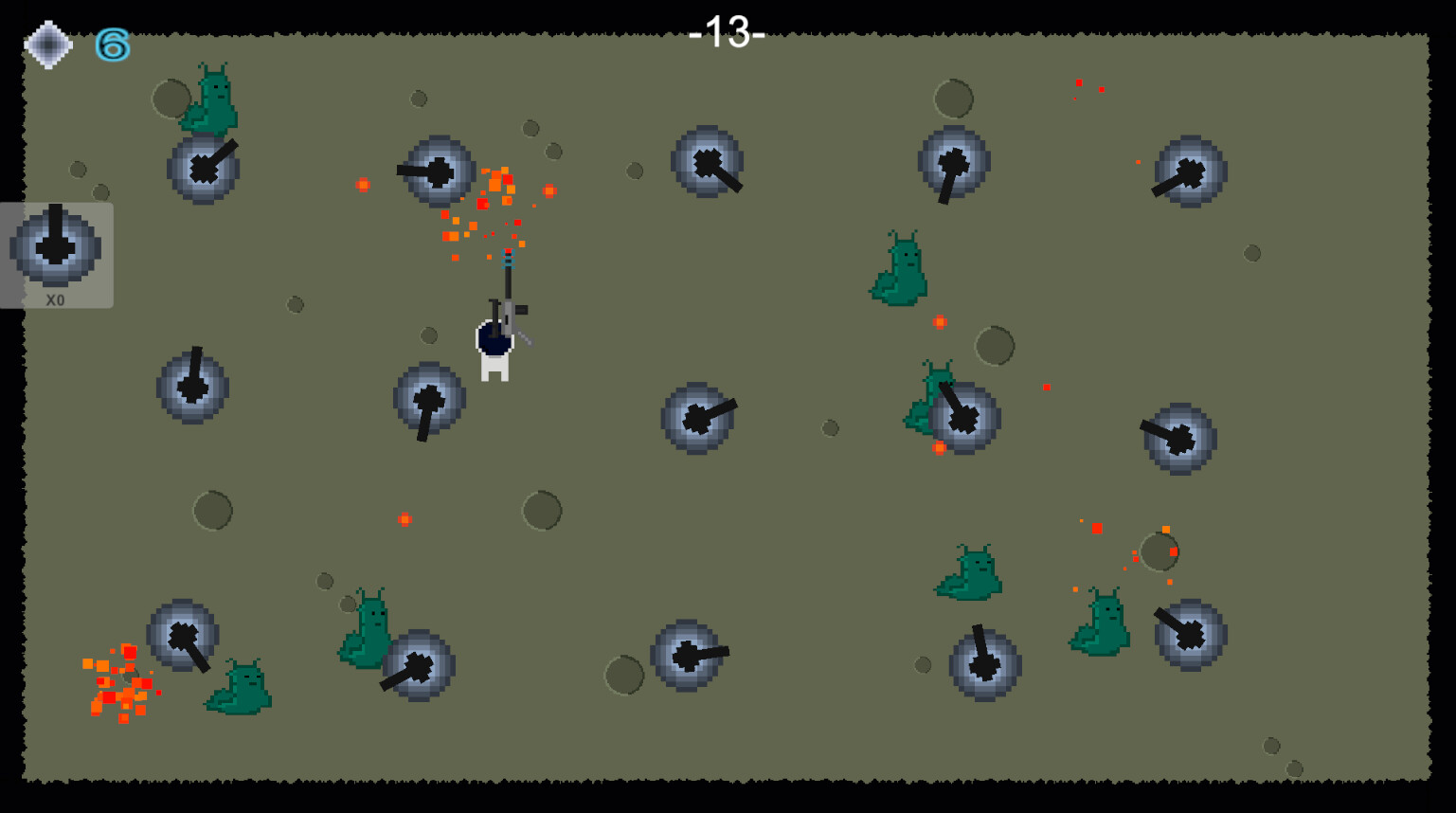The width and height of the screenshot is (1456, 813).
Task: Click the X0 label text
Action: tap(54, 298)
